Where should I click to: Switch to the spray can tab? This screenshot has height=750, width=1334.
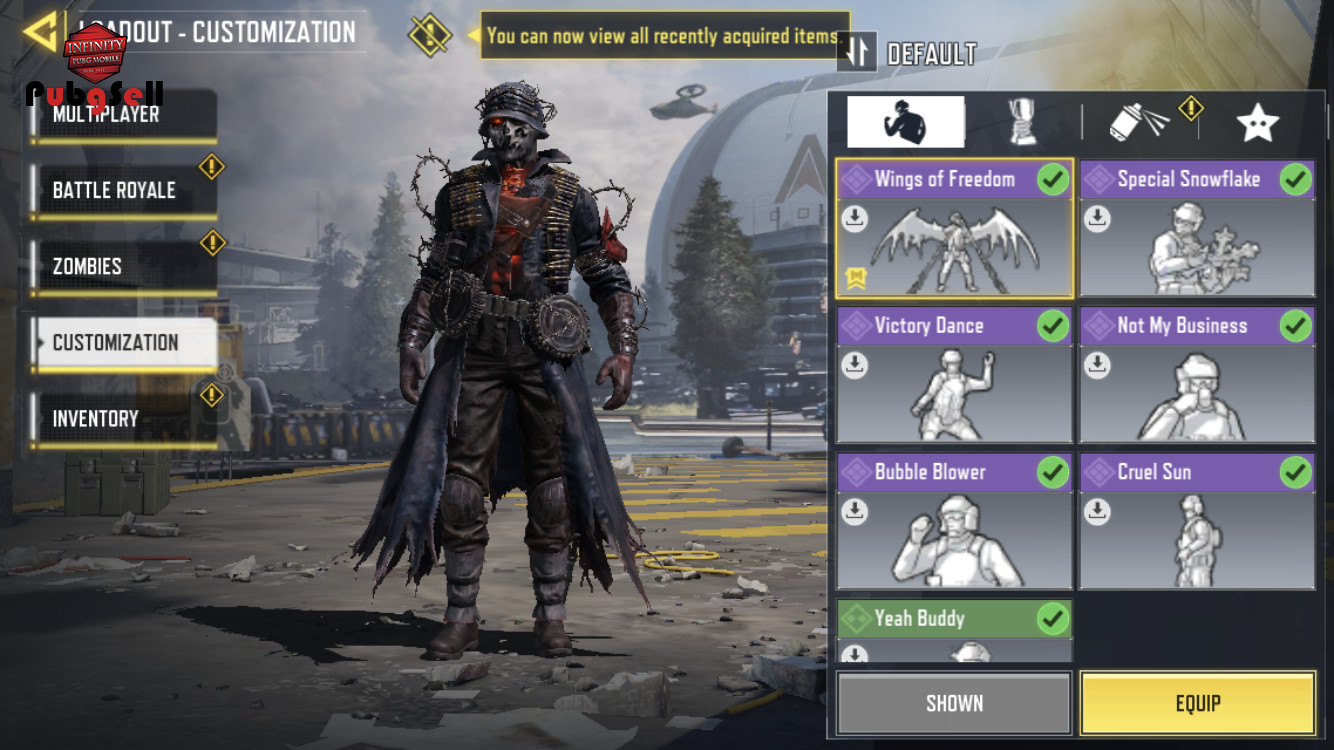tap(1140, 122)
